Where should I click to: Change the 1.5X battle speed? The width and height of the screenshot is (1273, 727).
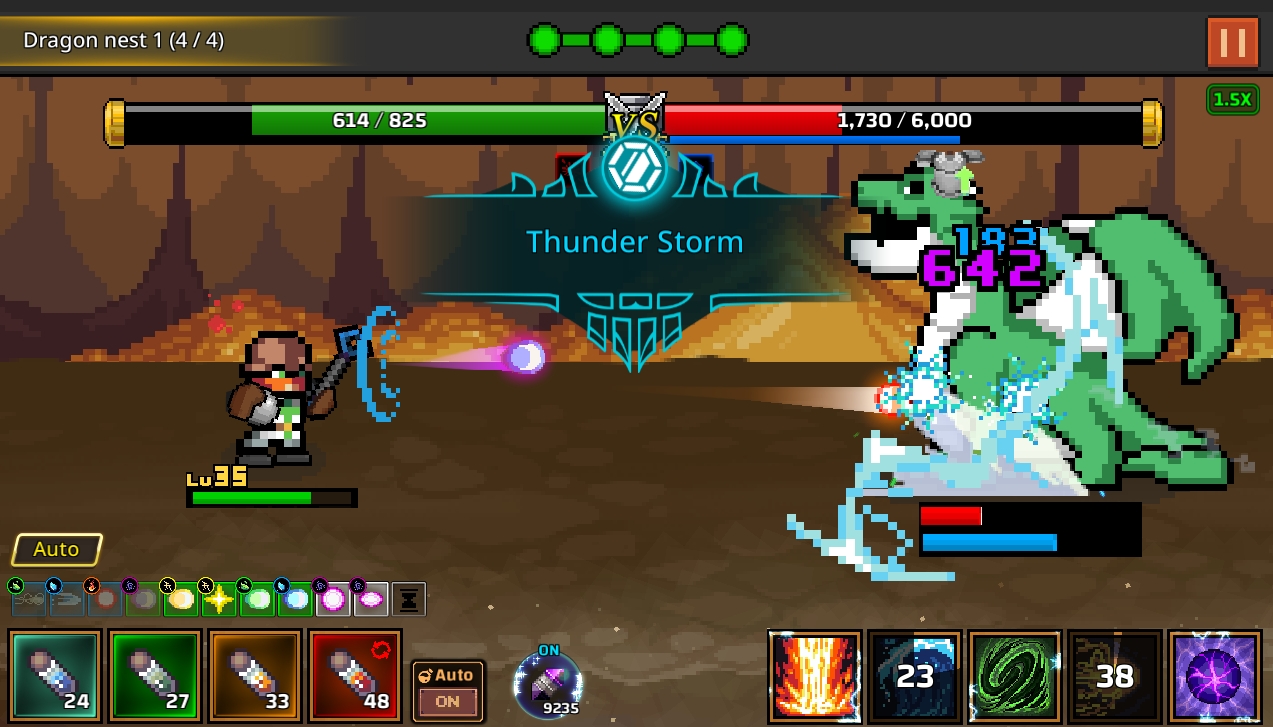[x=1232, y=99]
